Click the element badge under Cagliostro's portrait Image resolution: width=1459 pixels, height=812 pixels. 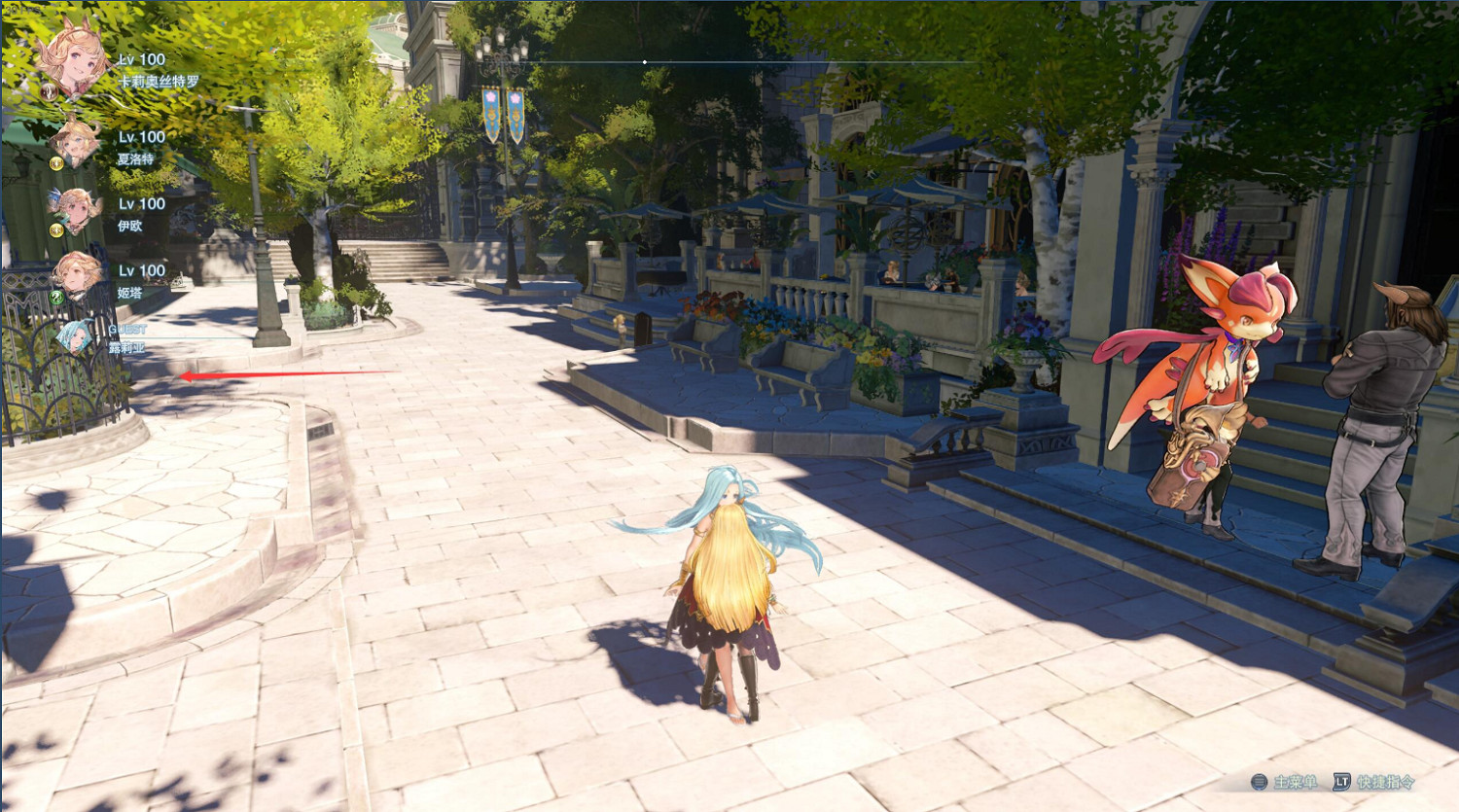[48, 91]
